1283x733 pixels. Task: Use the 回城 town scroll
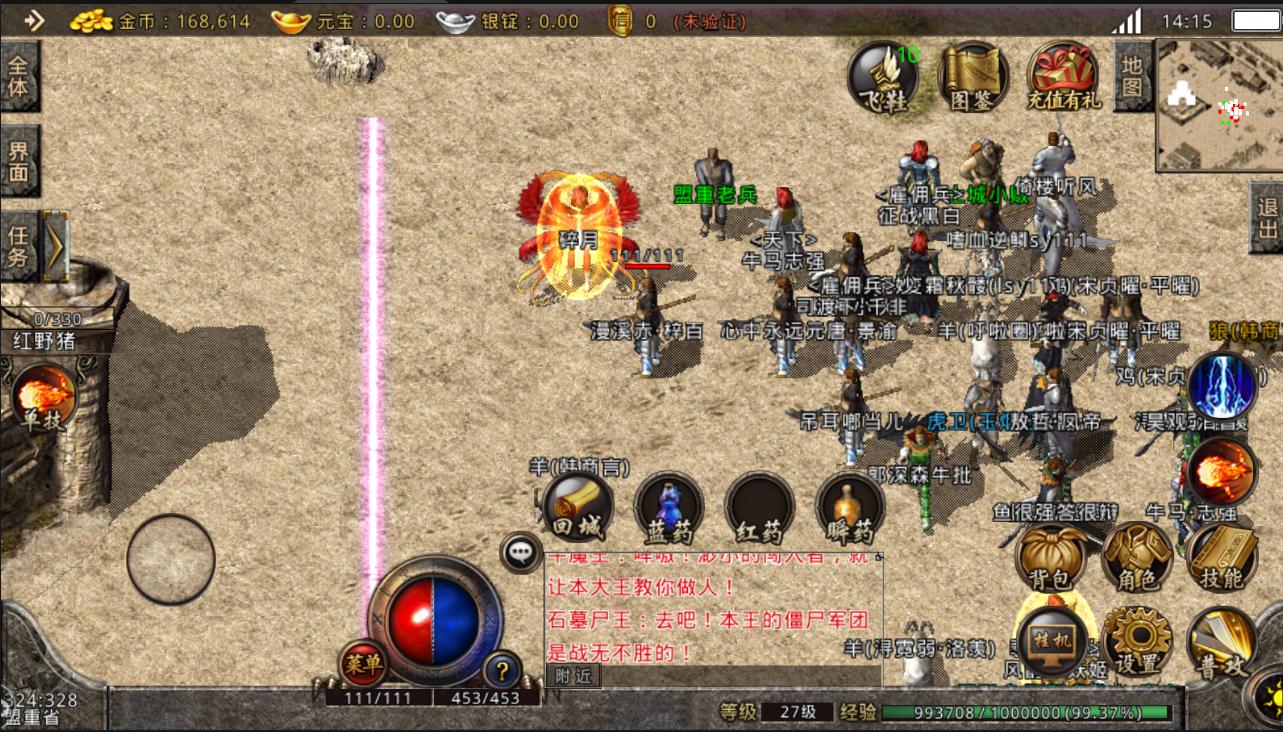(577, 506)
